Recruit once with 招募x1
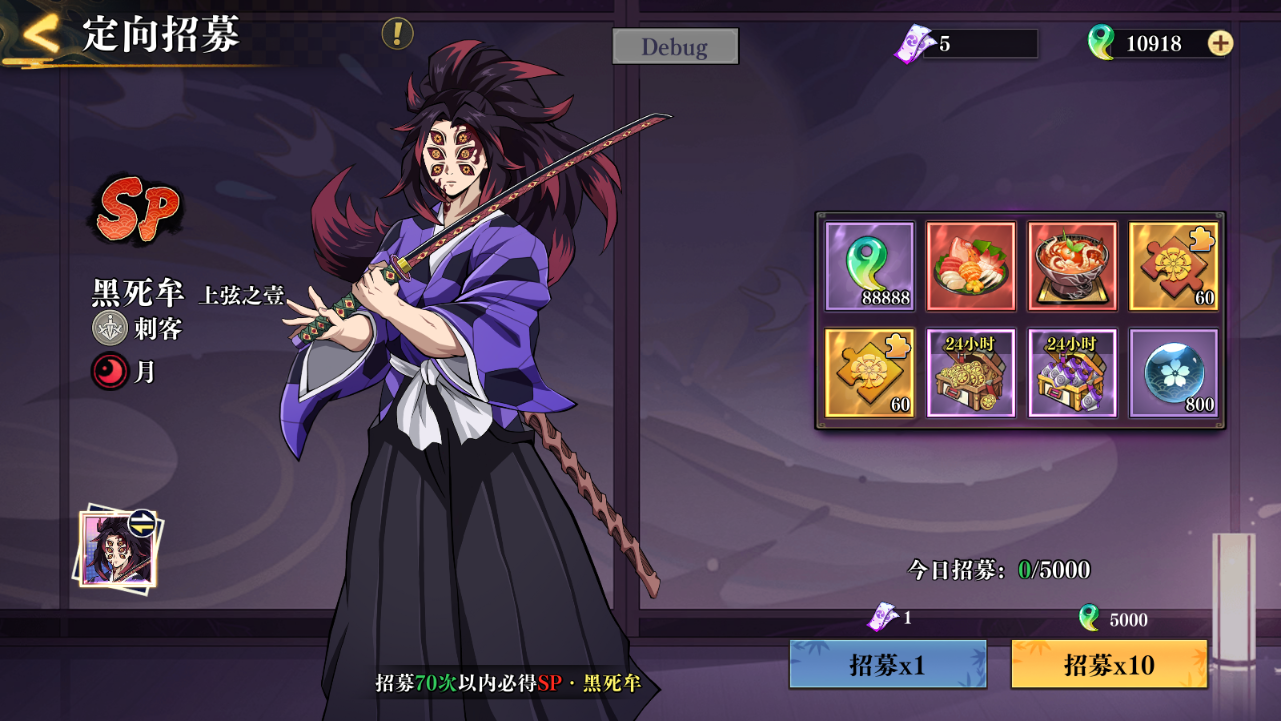 [888, 665]
